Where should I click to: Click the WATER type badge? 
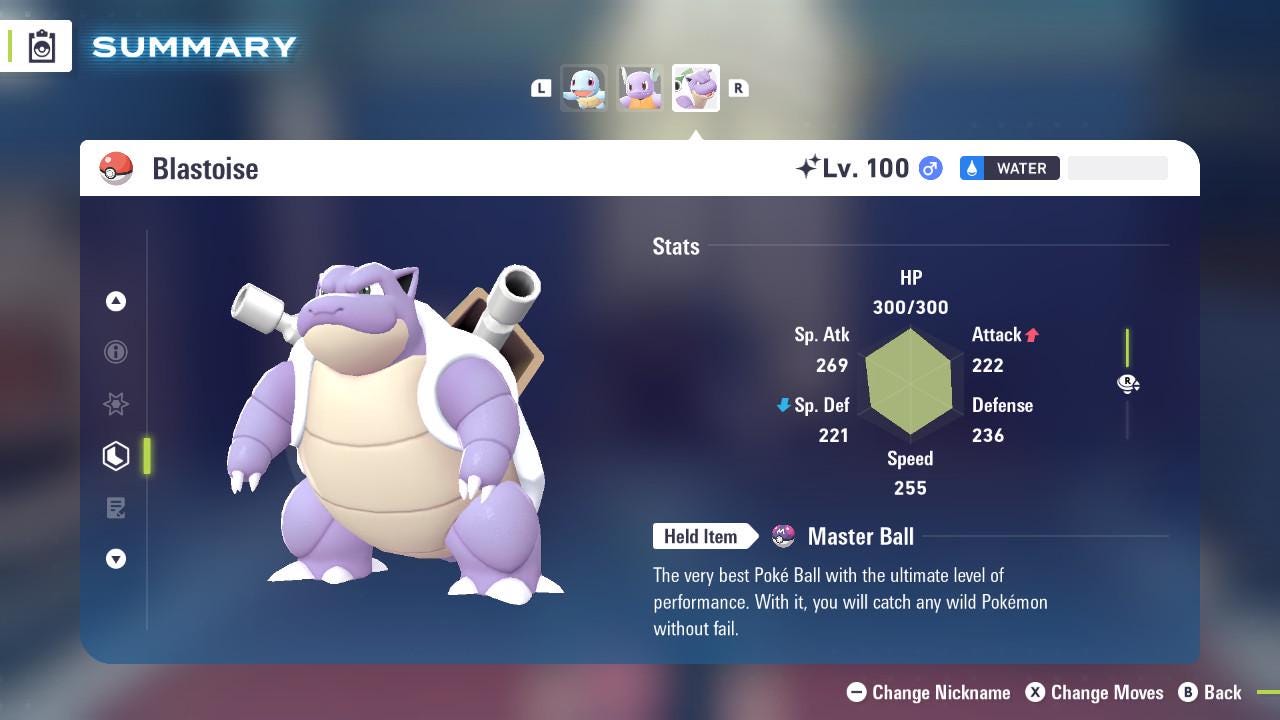(x=1009, y=168)
